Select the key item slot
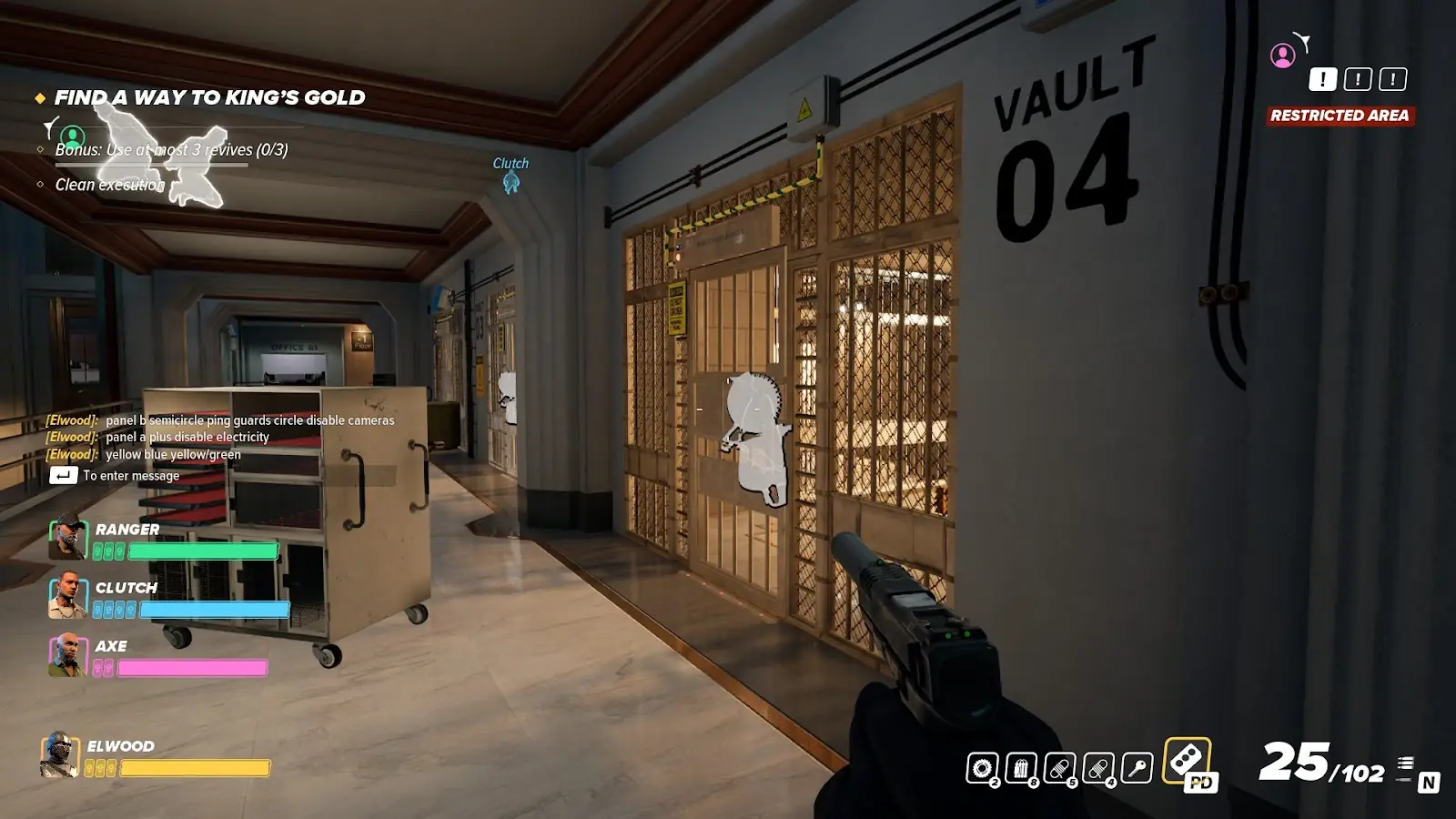1456x819 pixels. [1137, 769]
